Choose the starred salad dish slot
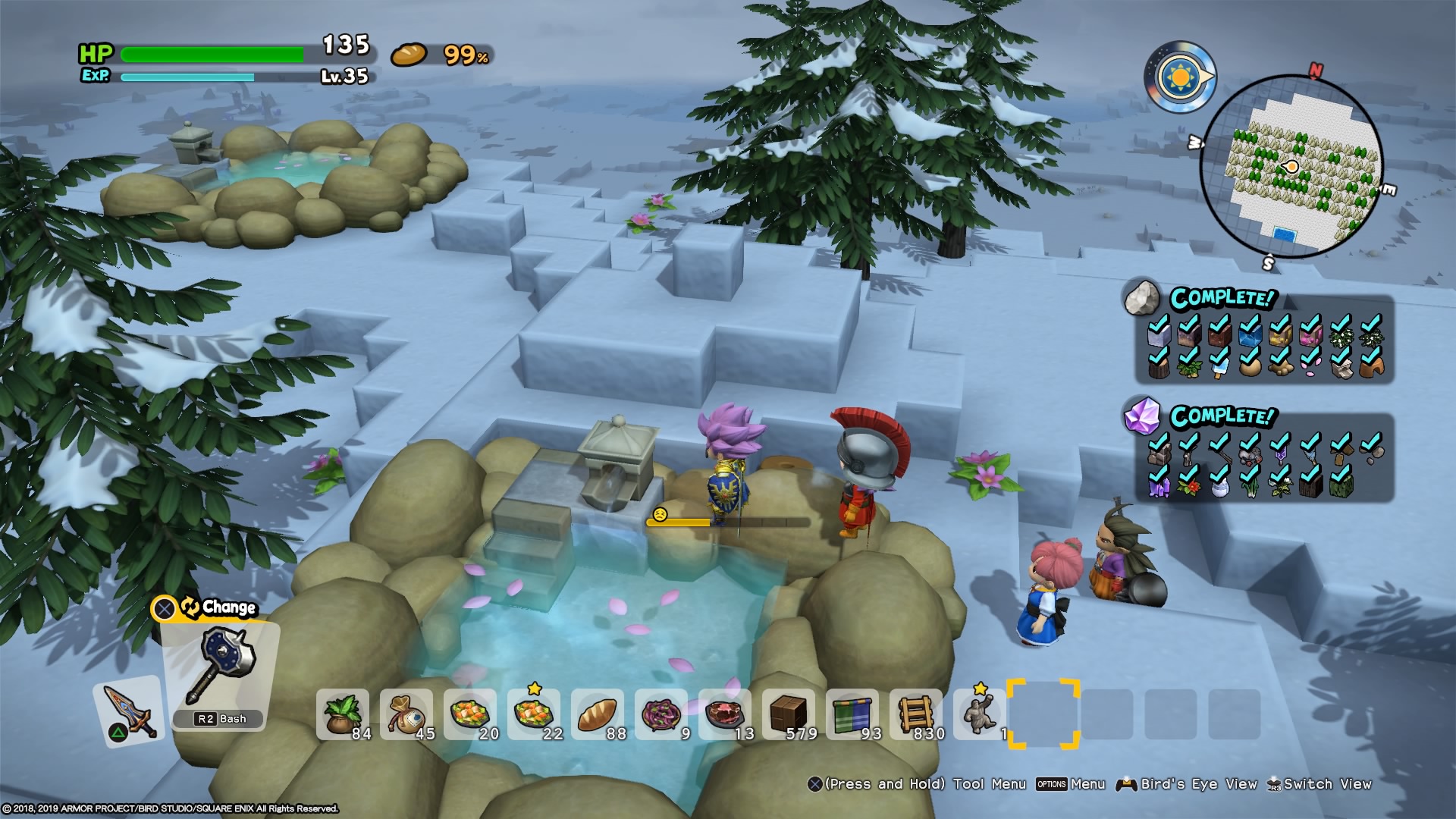1456x819 pixels. click(x=535, y=715)
